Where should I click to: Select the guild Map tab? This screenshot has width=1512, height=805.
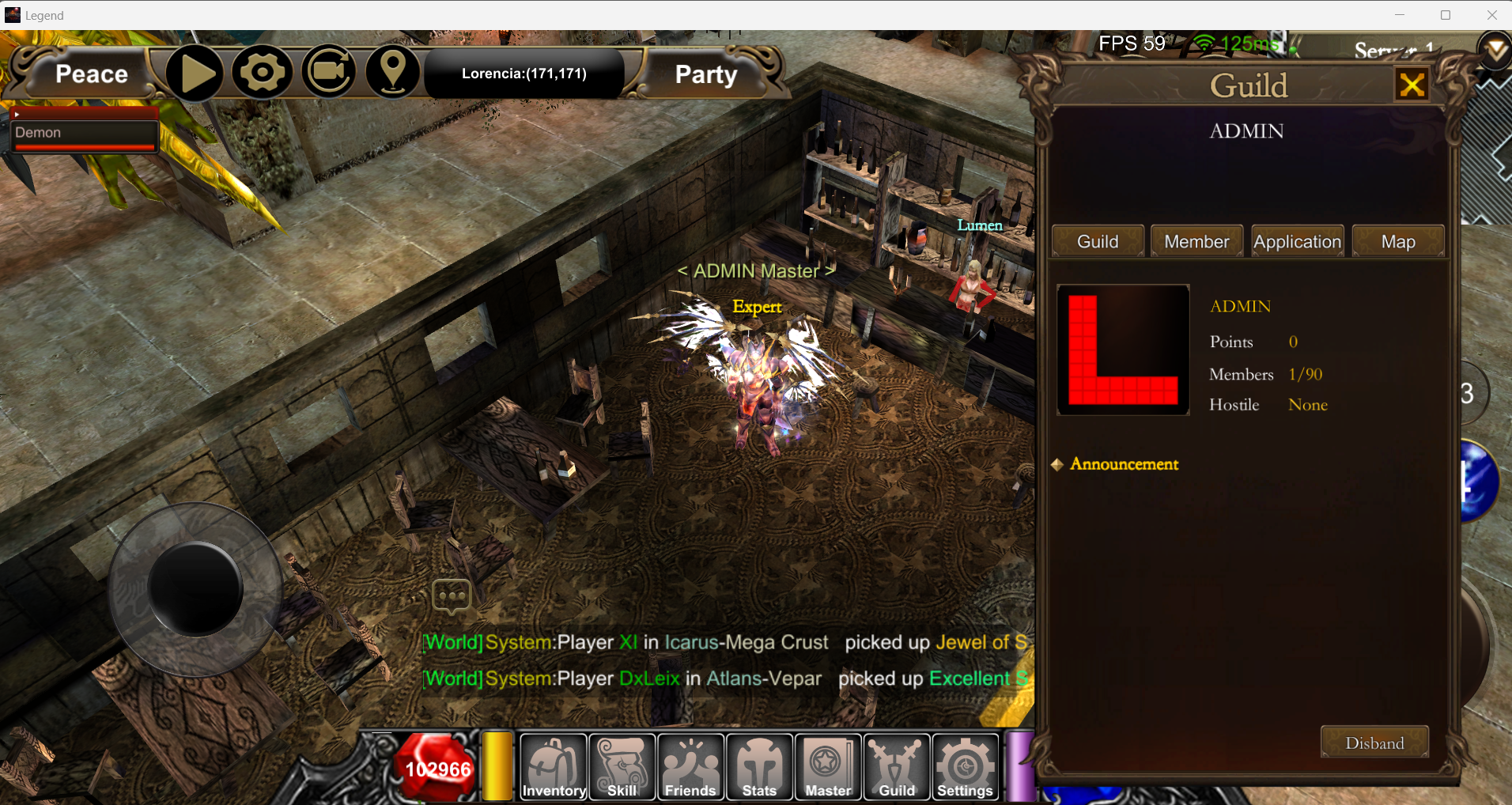pos(1397,241)
